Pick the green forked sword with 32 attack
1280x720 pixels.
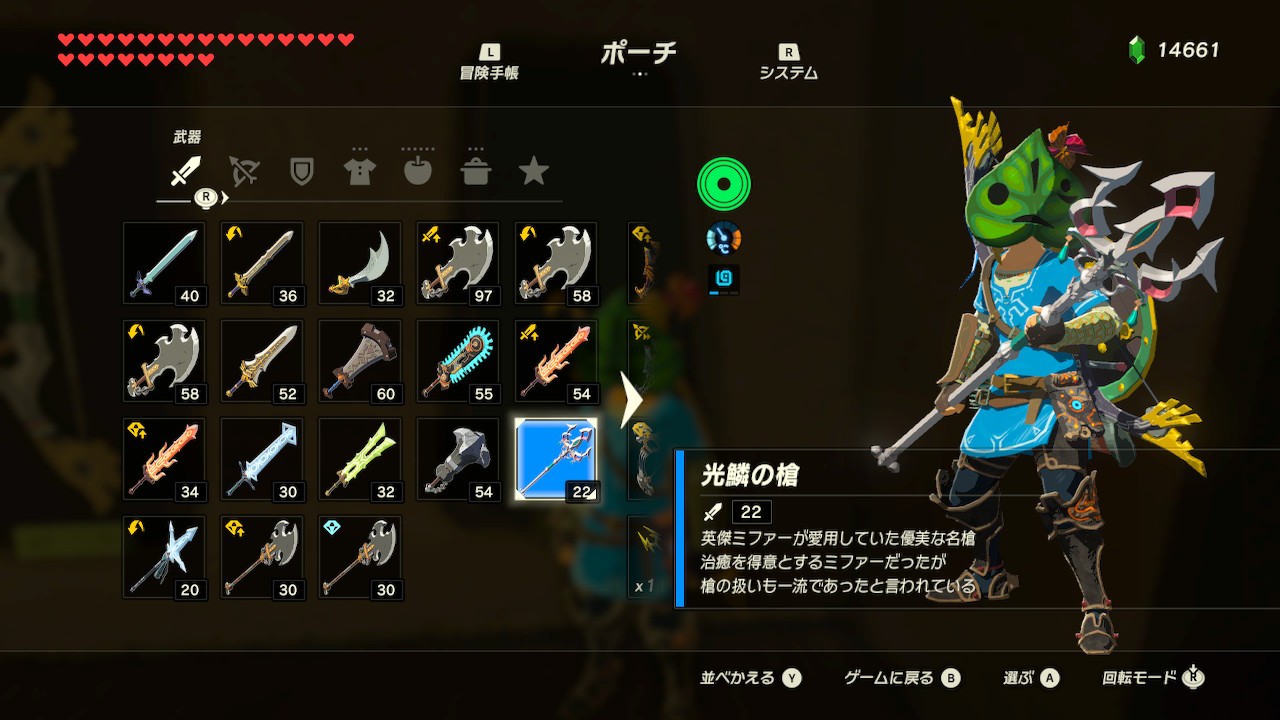[x=360, y=459]
